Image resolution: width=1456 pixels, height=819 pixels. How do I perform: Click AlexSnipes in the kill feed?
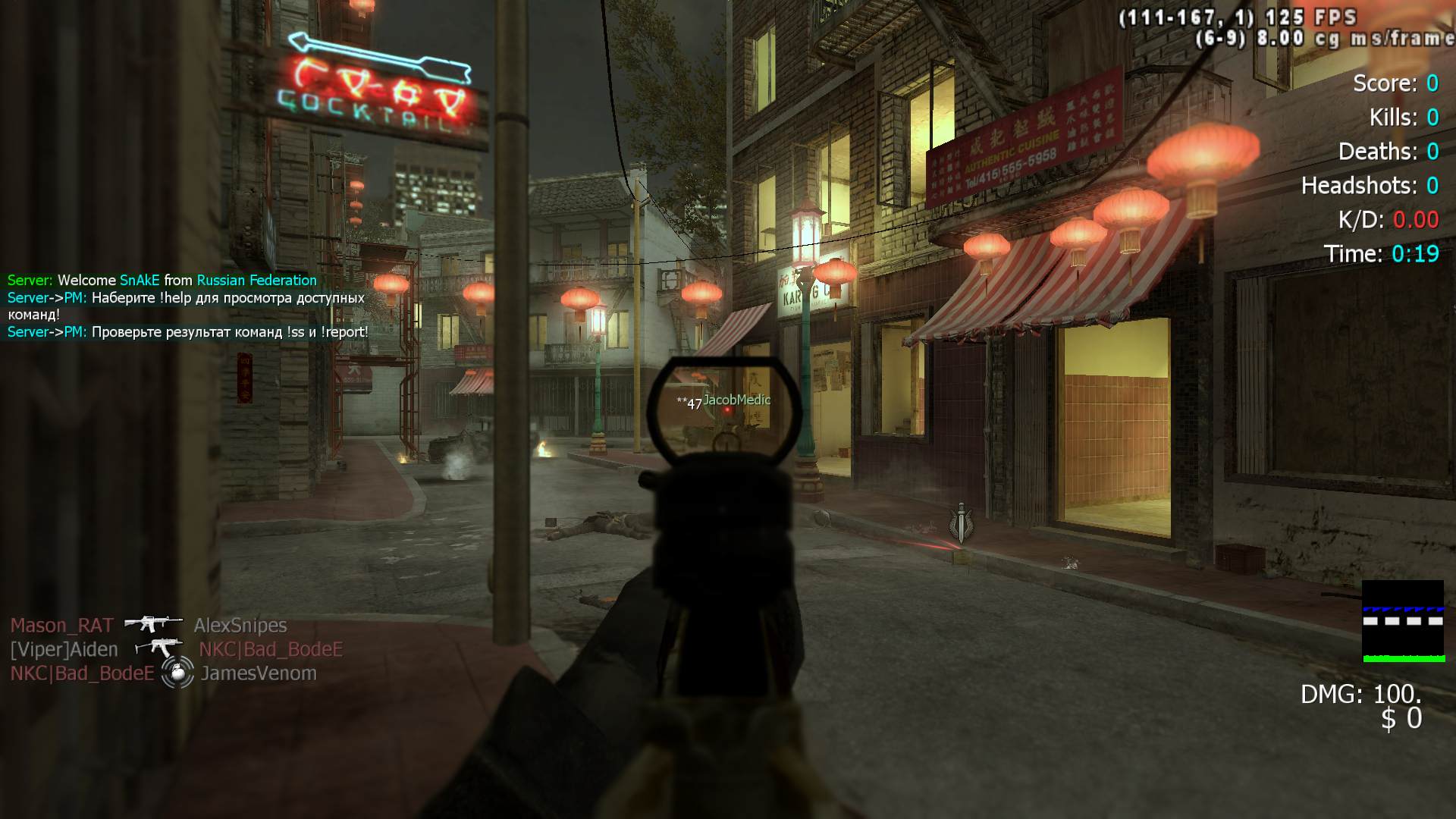[x=240, y=626]
